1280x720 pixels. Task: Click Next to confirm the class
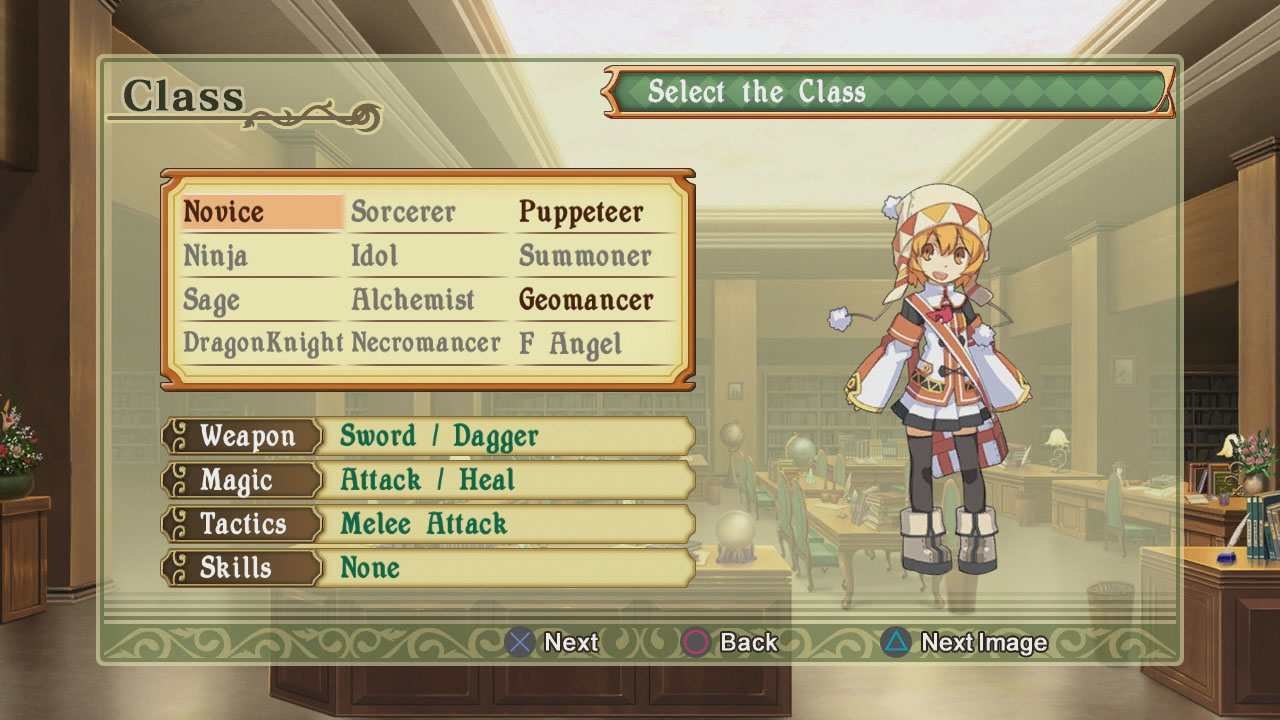(567, 642)
